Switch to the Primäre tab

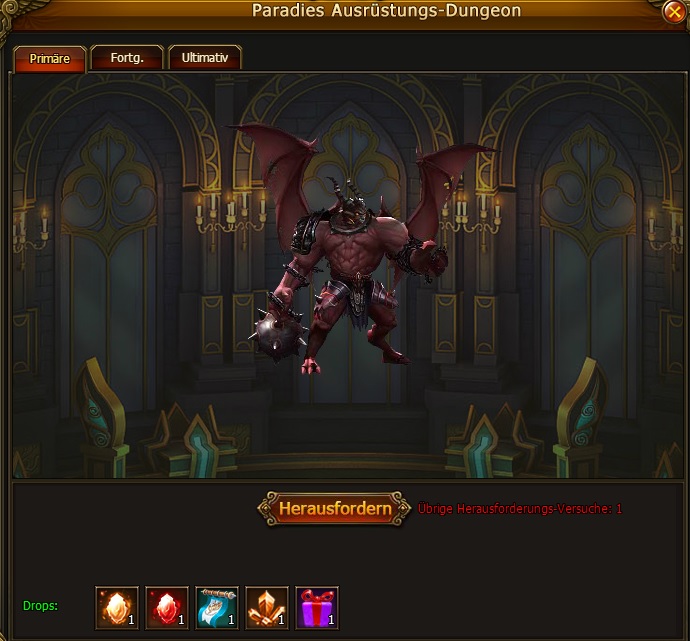[x=49, y=58]
